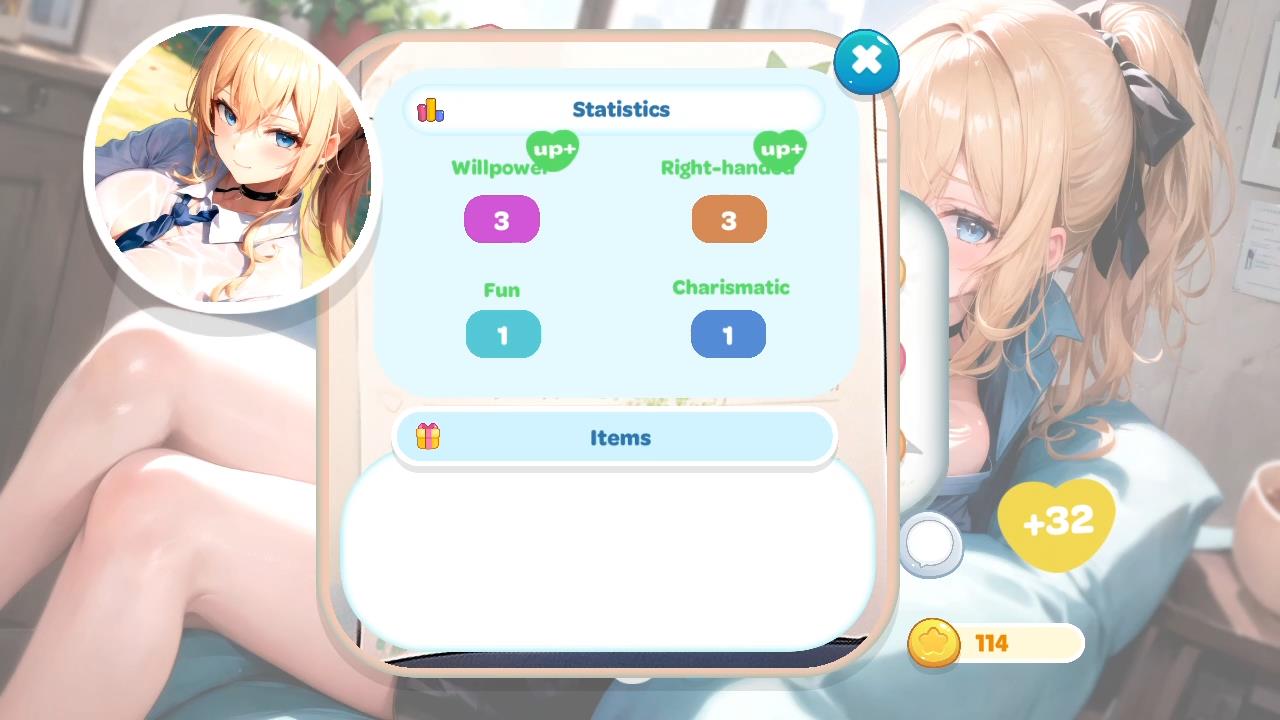Switch to the Statistics panel header
This screenshot has width=1280, height=720.
click(620, 109)
